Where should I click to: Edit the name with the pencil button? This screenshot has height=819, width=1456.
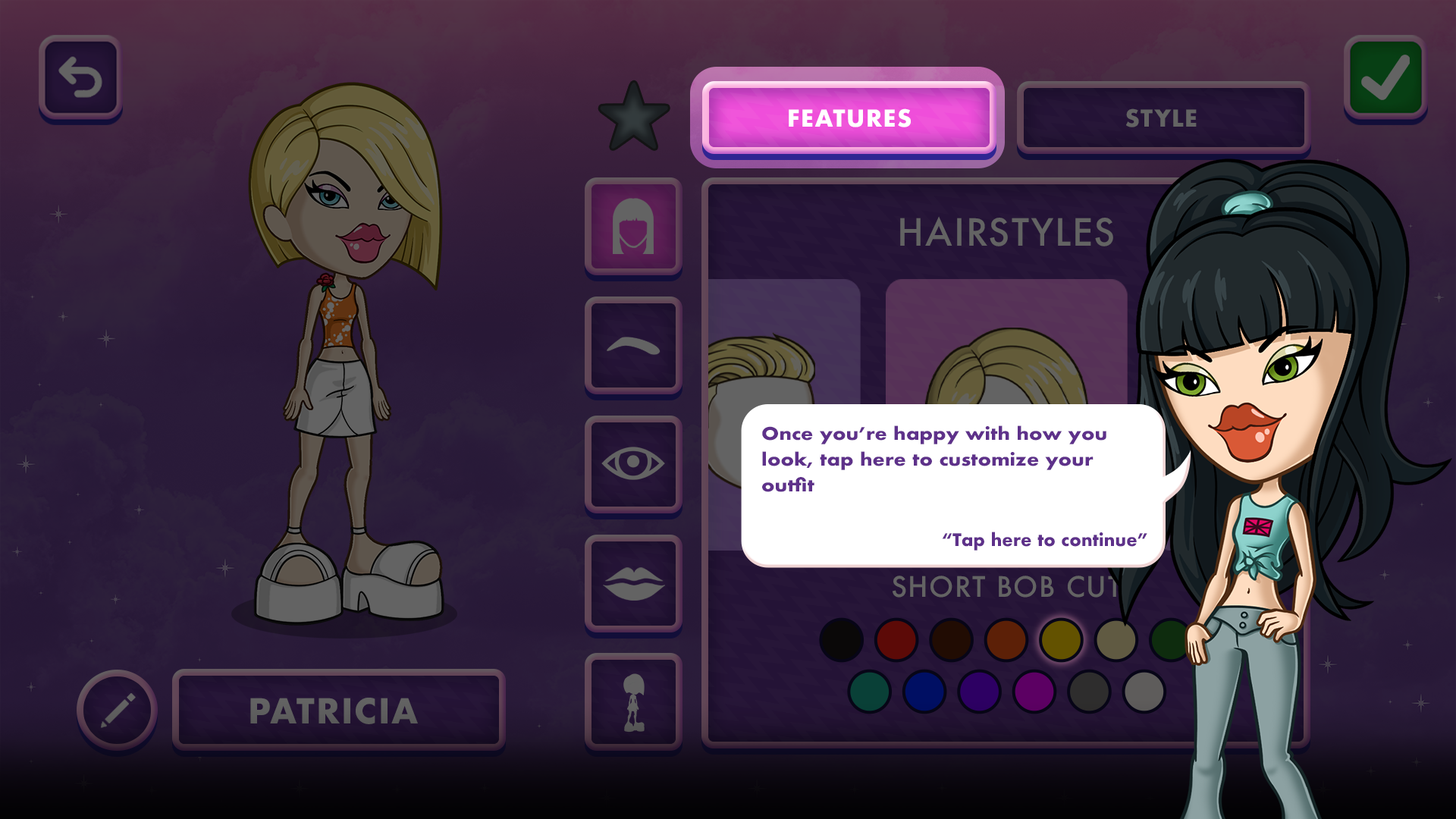pos(118,710)
